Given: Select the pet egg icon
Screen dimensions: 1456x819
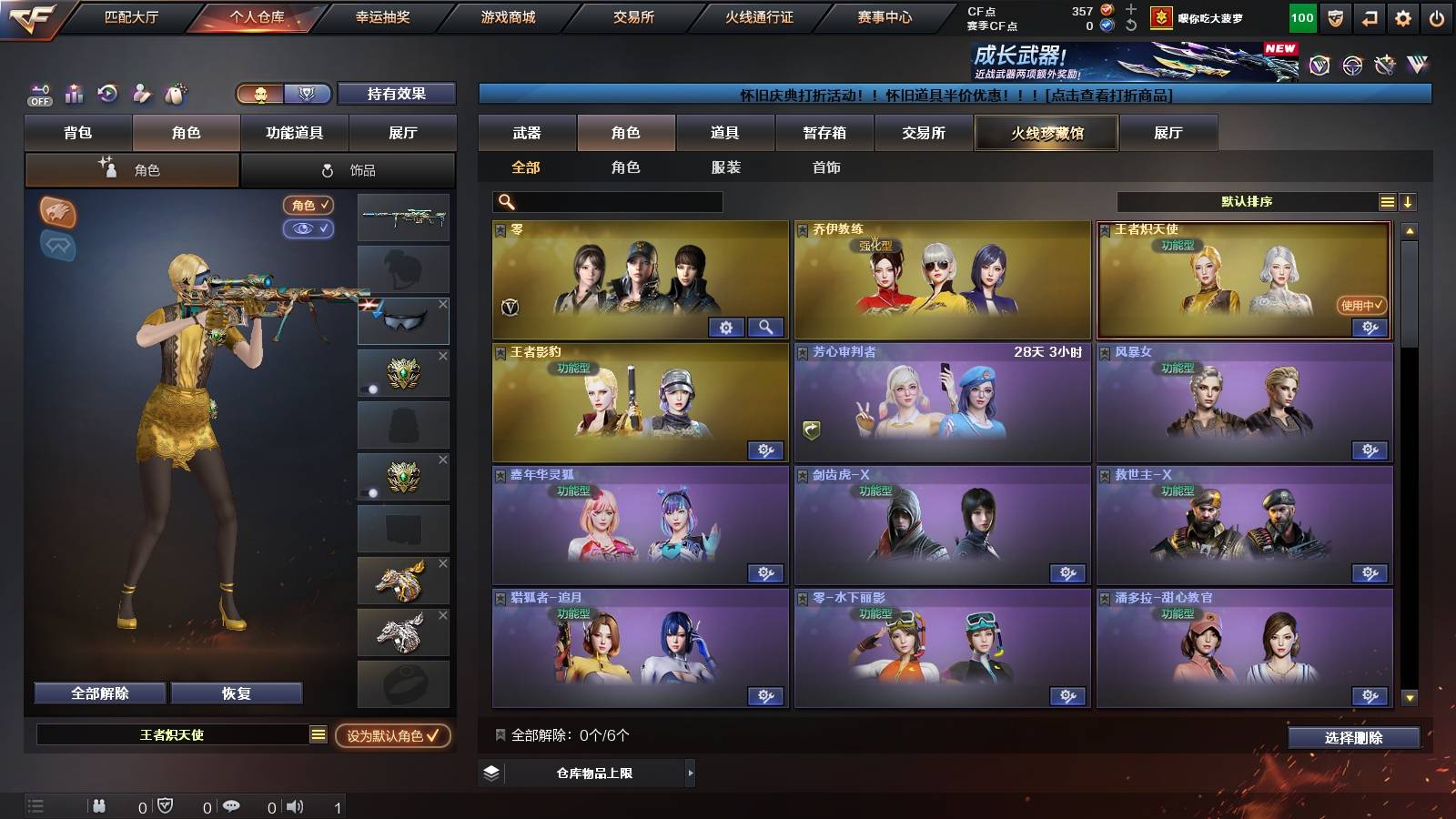Looking at the screenshot, I should 176,93.
